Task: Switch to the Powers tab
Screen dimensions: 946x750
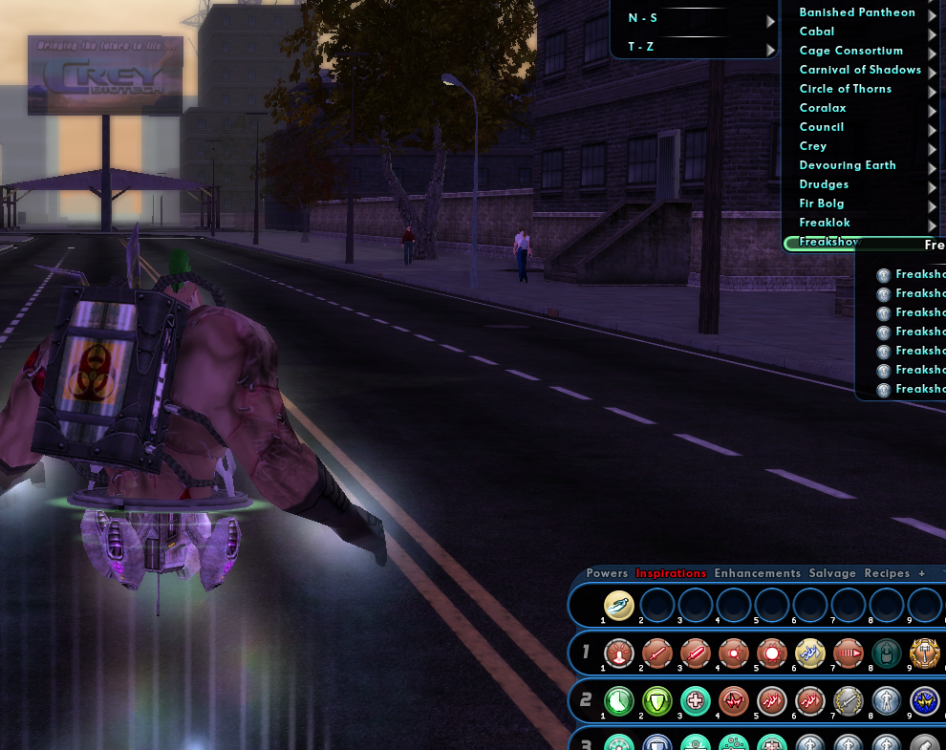Action: [x=607, y=573]
